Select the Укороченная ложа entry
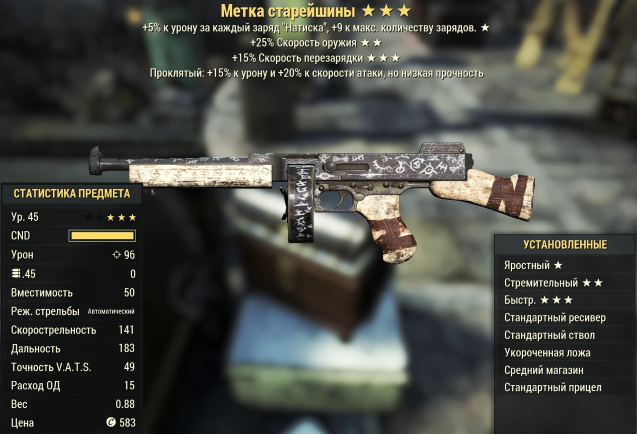Viewport: 637px width, 434px height. pyautogui.click(x=548, y=352)
